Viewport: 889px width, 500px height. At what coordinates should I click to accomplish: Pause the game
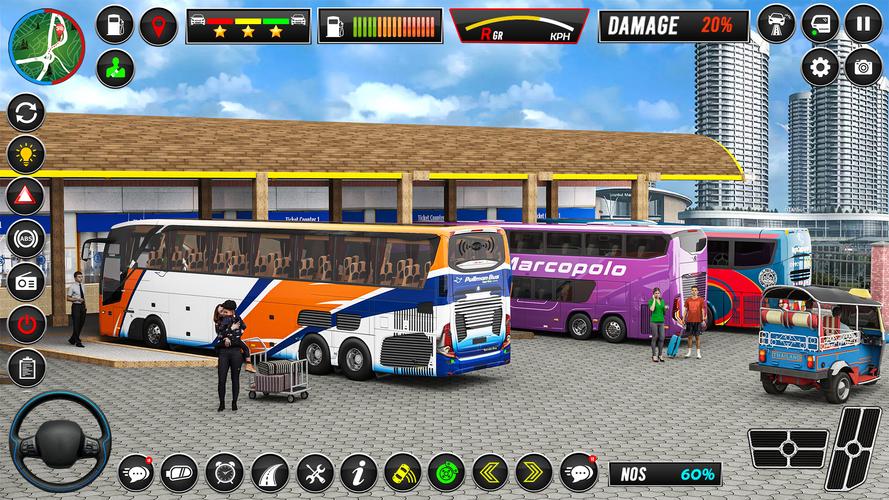pos(863,23)
